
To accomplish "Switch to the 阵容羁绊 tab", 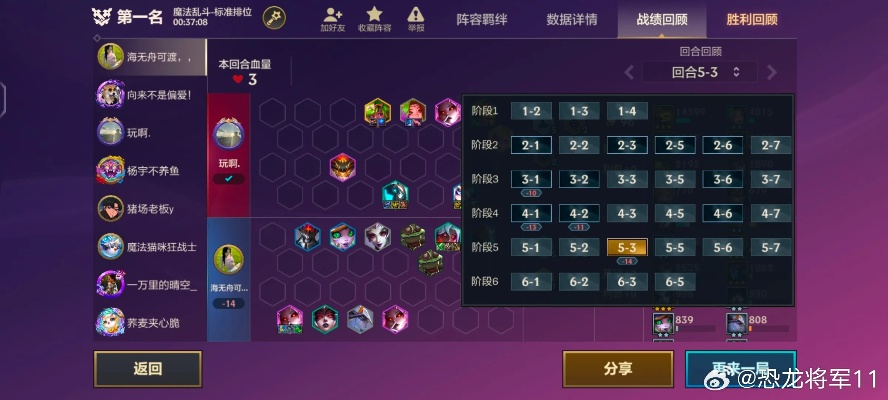I will pos(484,19).
